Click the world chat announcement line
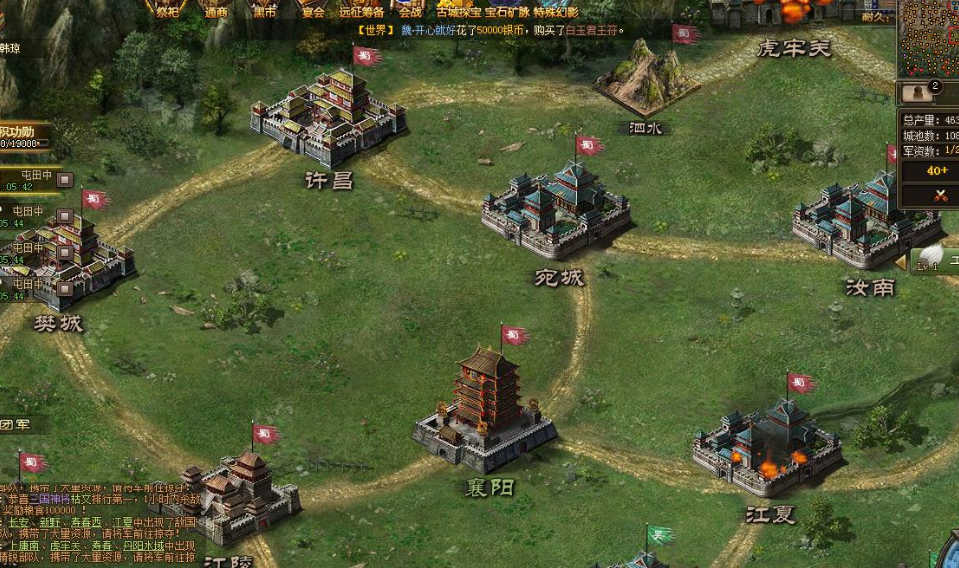 pos(490,30)
